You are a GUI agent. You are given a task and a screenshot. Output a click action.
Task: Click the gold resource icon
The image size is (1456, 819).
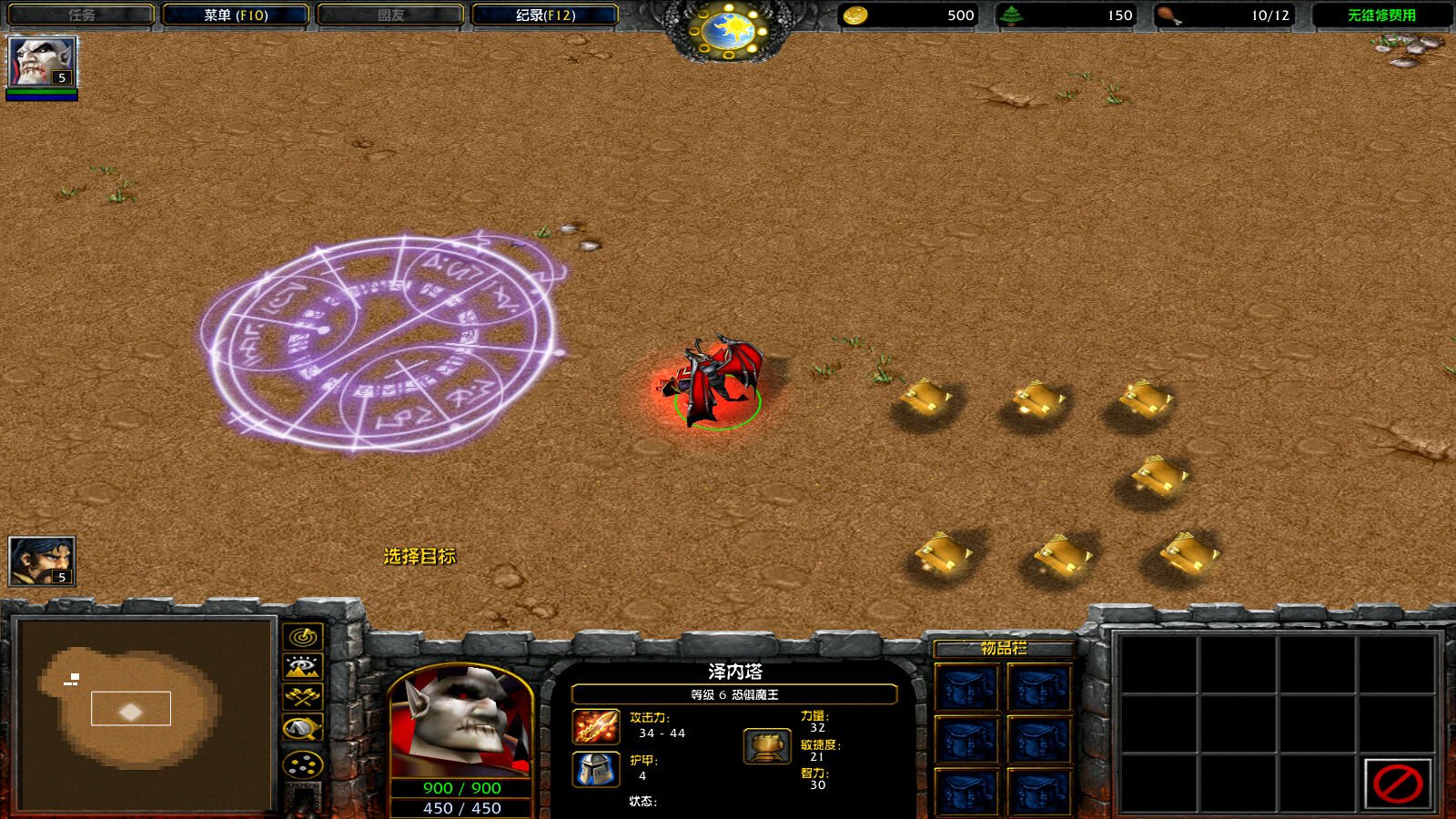pos(854,15)
